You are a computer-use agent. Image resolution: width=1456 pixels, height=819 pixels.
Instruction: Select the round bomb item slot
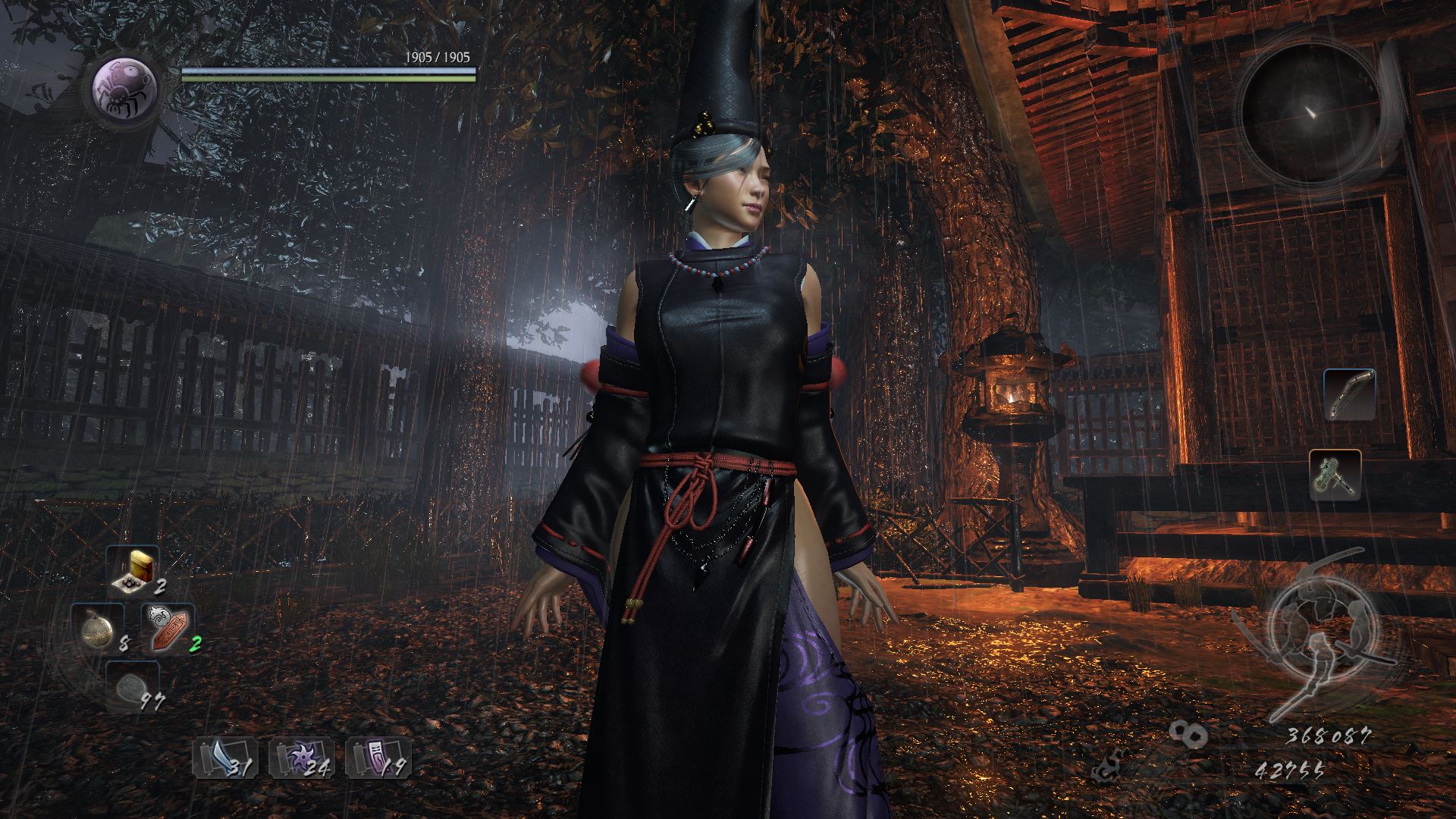click(99, 629)
